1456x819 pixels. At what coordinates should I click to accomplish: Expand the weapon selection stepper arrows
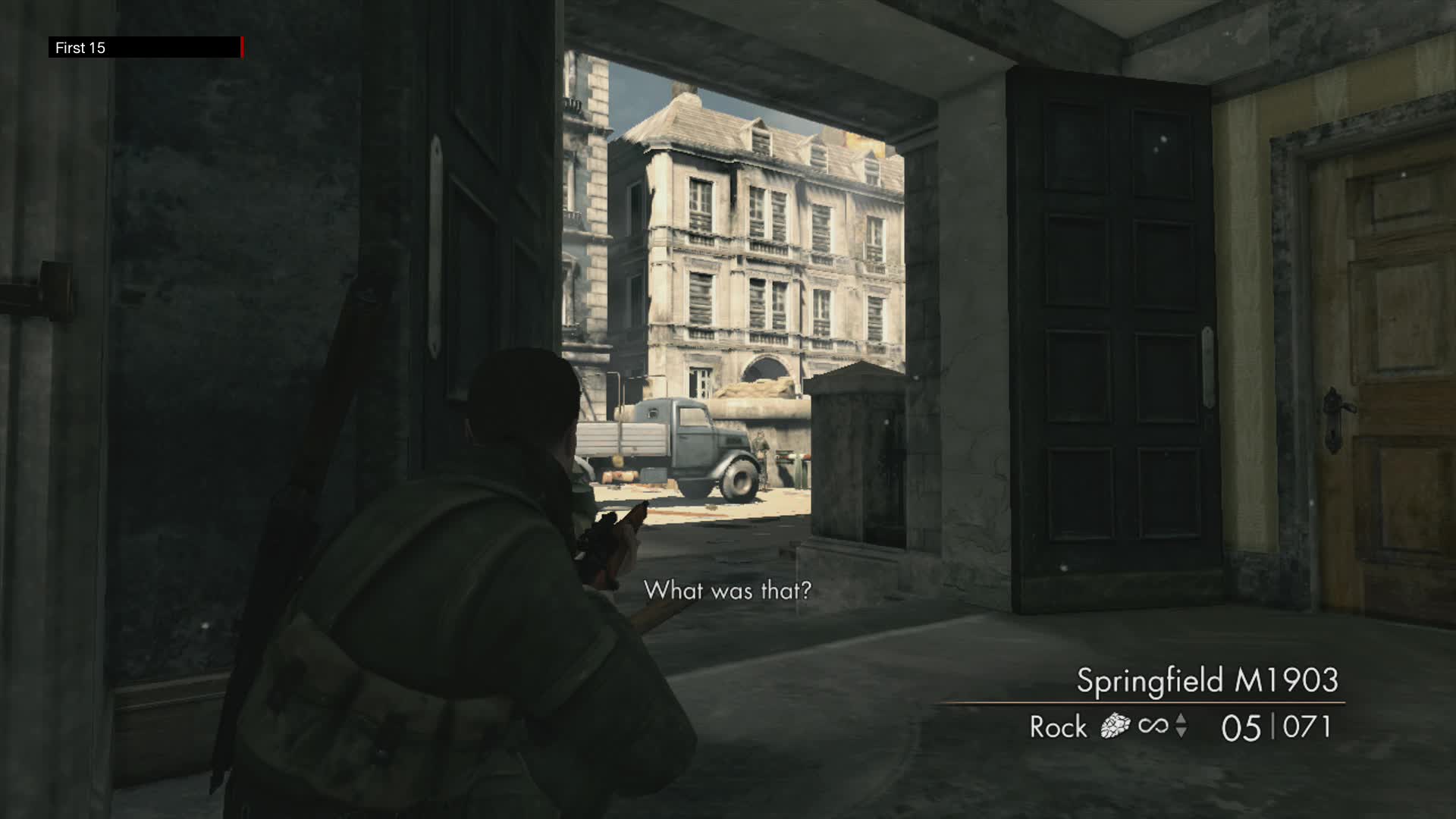coord(1181,726)
